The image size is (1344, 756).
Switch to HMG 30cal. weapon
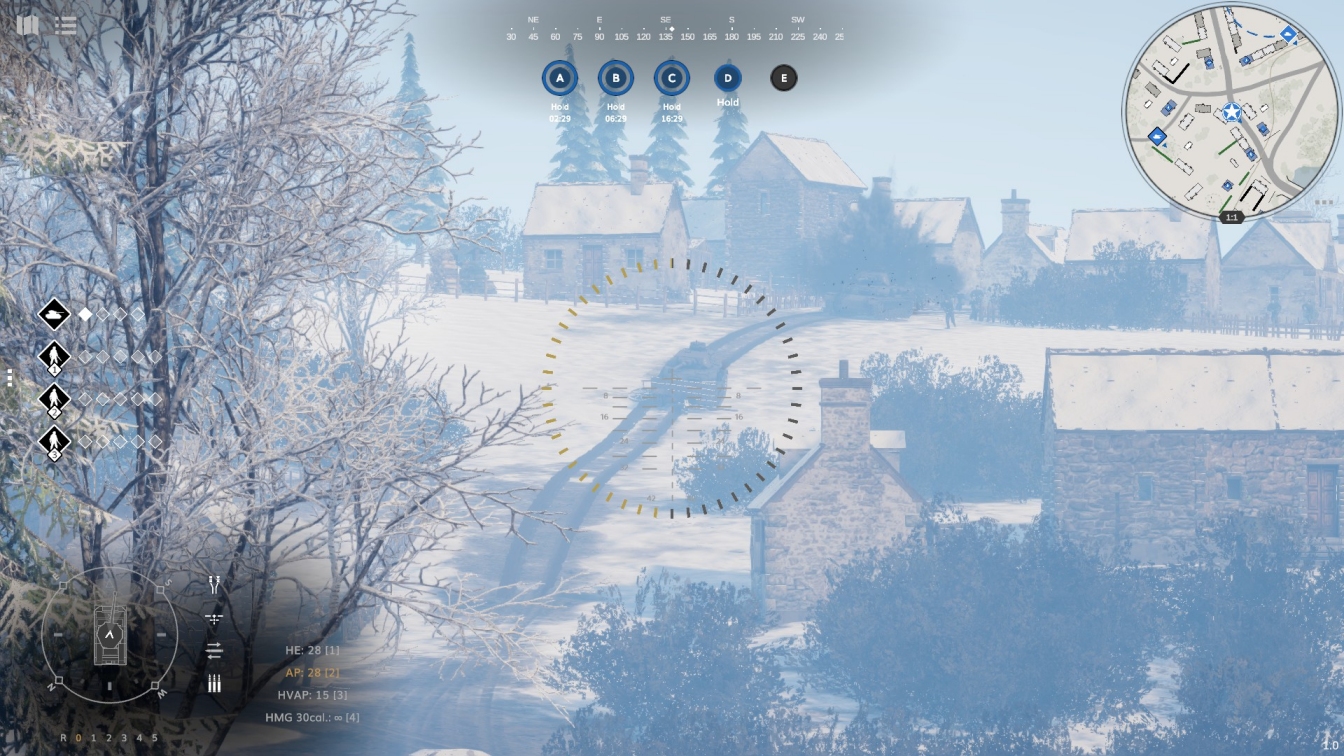pos(312,717)
